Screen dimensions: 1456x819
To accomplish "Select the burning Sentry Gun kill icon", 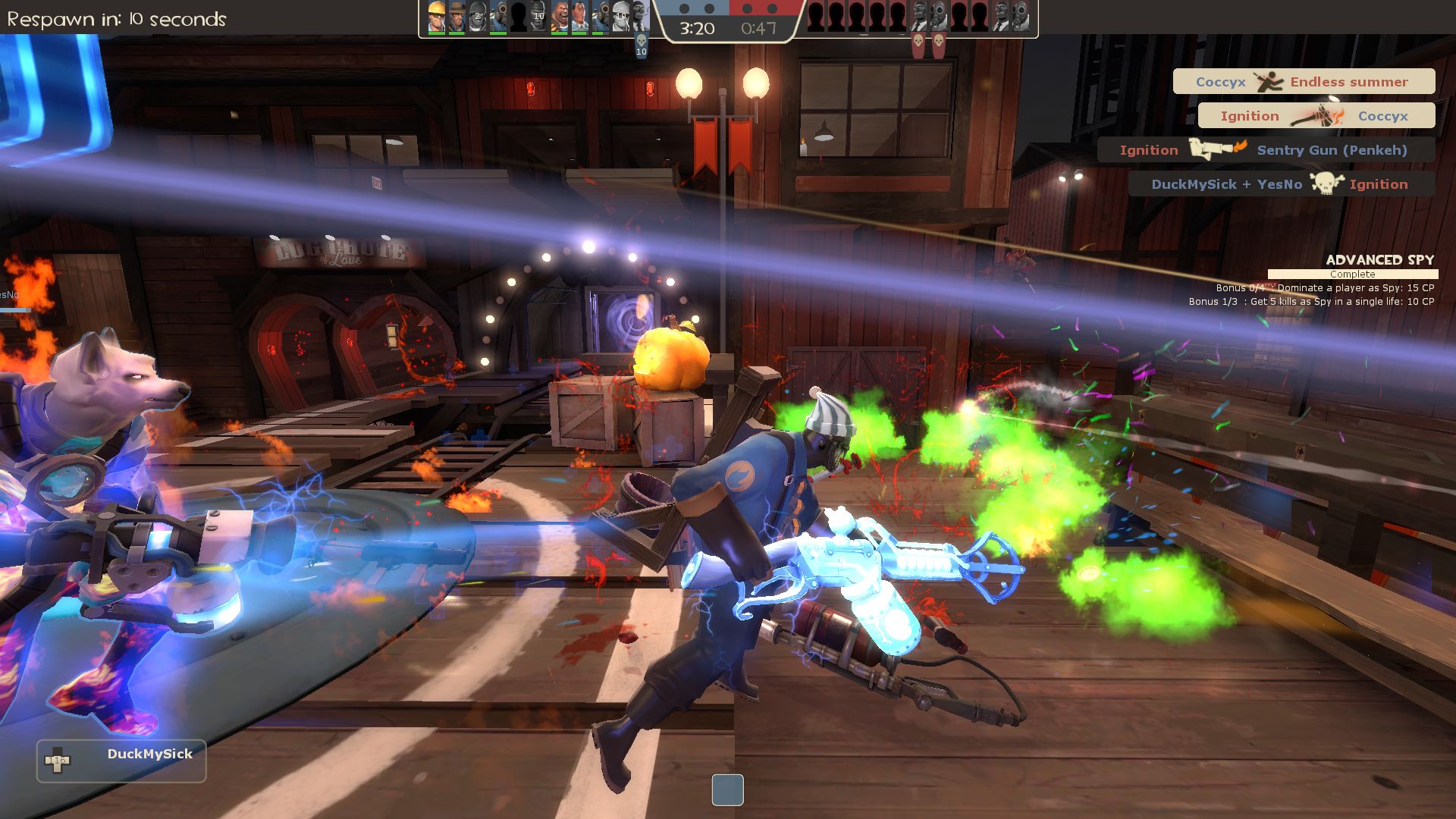I will pos(1215,150).
